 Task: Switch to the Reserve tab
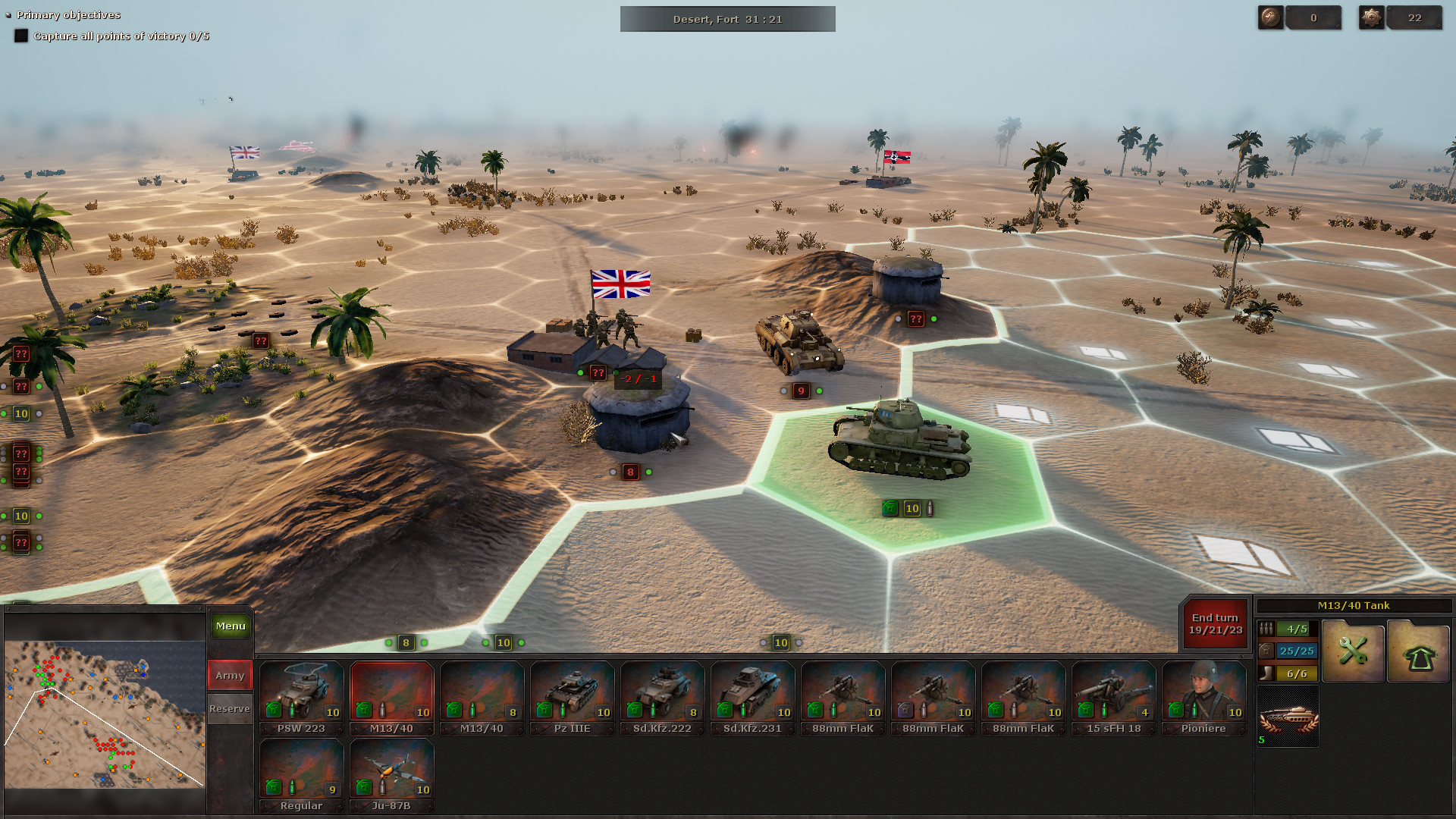coord(229,708)
